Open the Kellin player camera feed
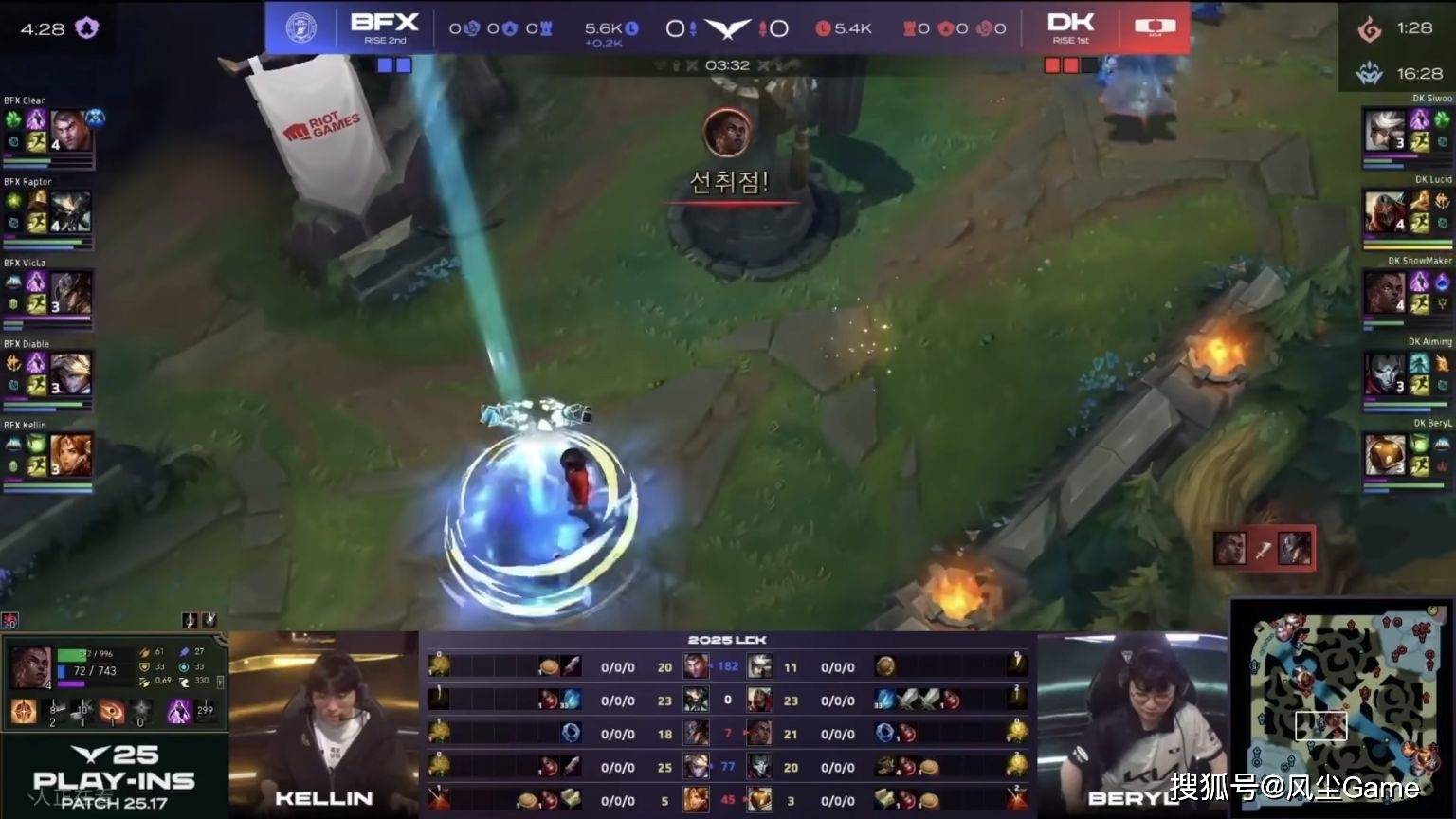 point(323,722)
